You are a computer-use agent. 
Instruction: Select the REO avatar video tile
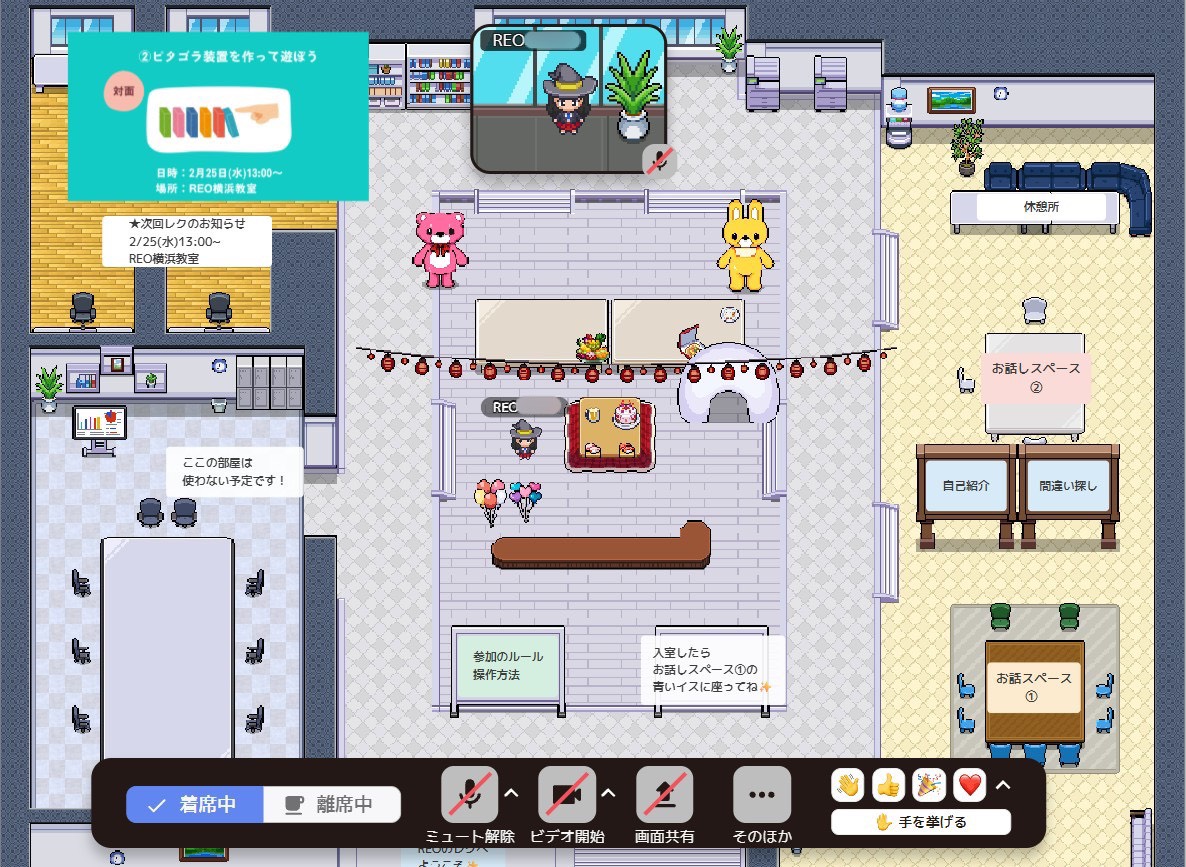point(568,98)
